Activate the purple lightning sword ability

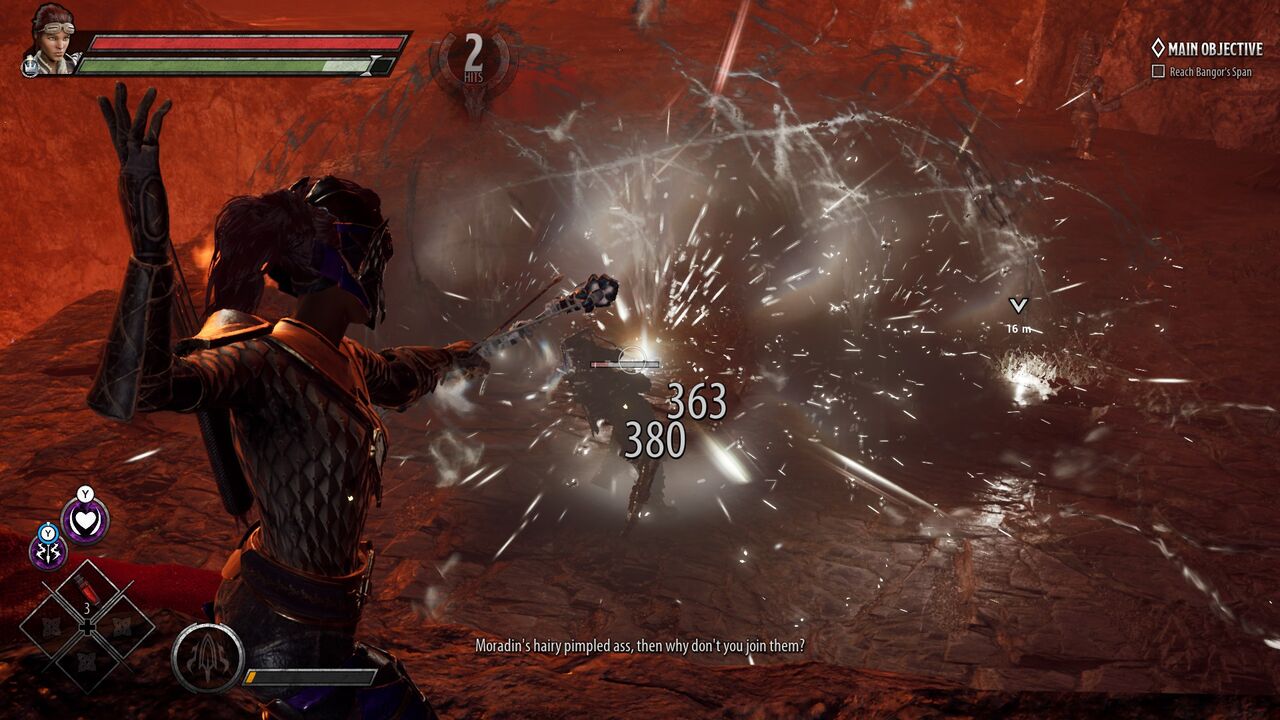coord(48,551)
